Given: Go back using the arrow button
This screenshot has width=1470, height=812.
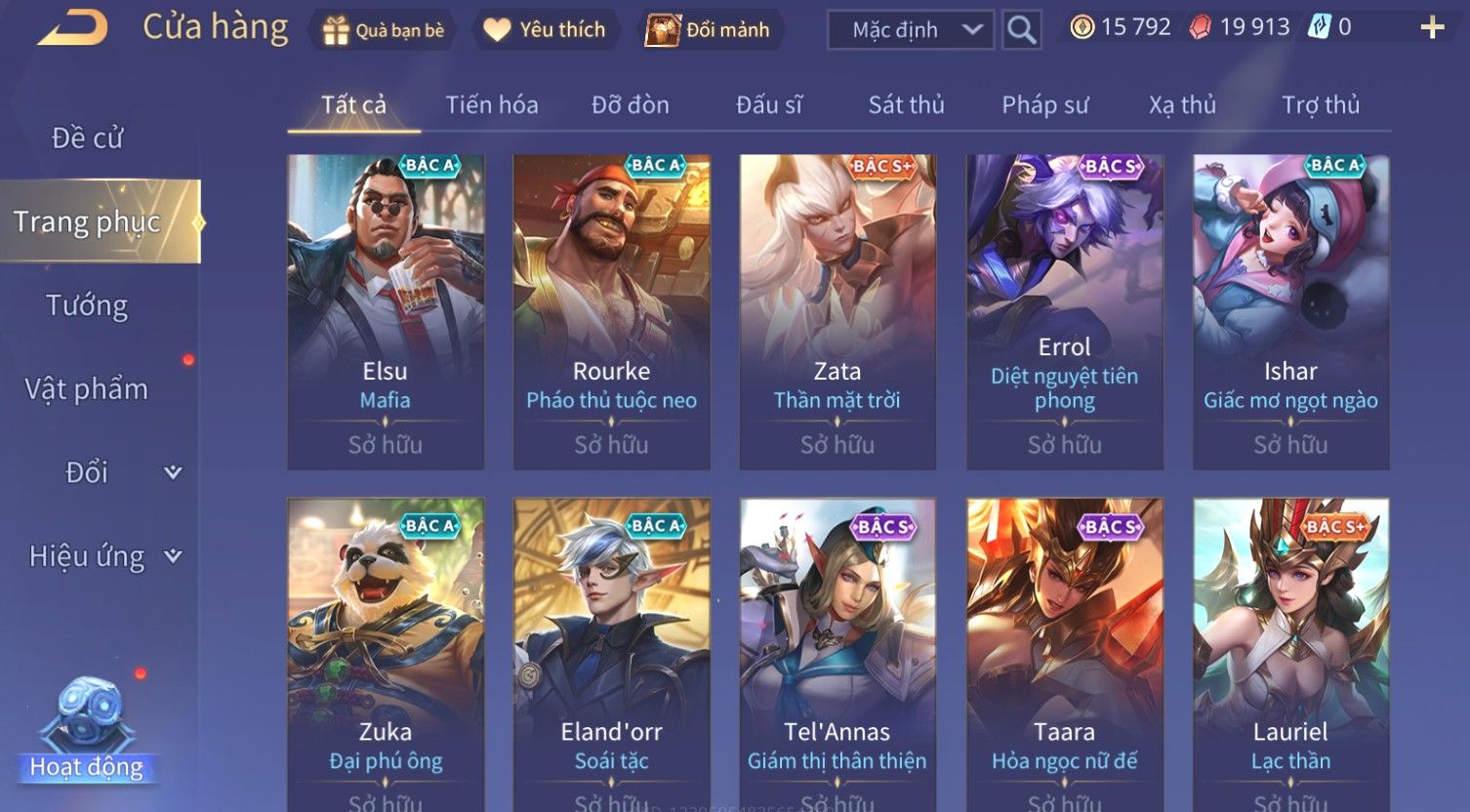Looking at the screenshot, I should tap(72, 28).
